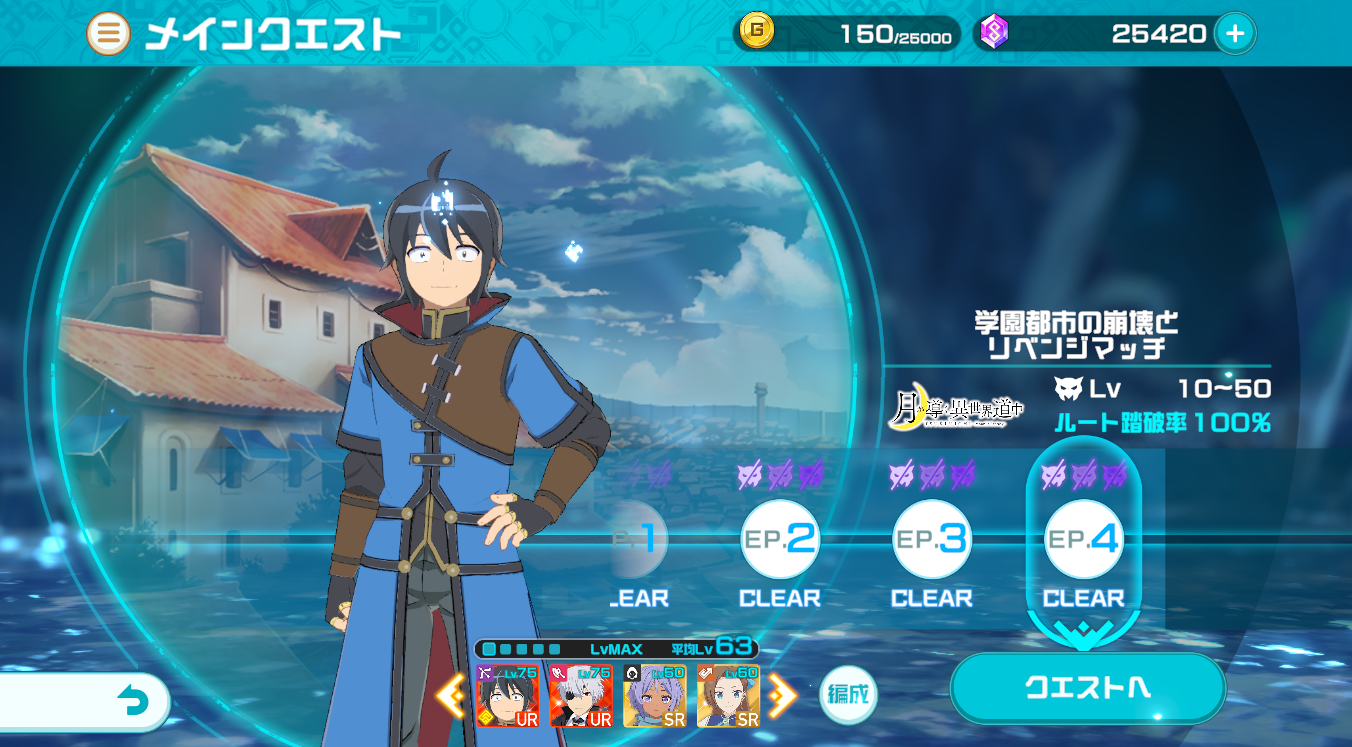This screenshot has height=747, width=1352.
Task: Start quest with クエストへ button
Action: 1087,688
